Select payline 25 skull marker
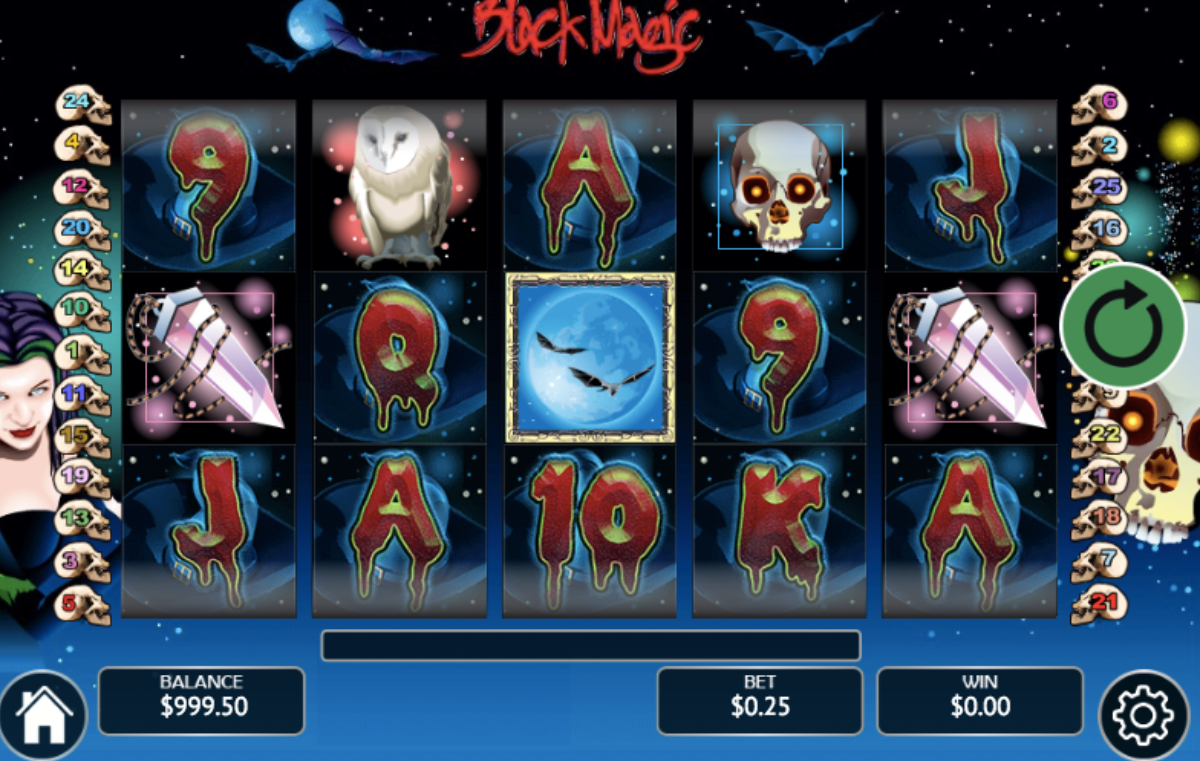Image resolution: width=1200 pixels, height=761 pixels. (1098, 187)
